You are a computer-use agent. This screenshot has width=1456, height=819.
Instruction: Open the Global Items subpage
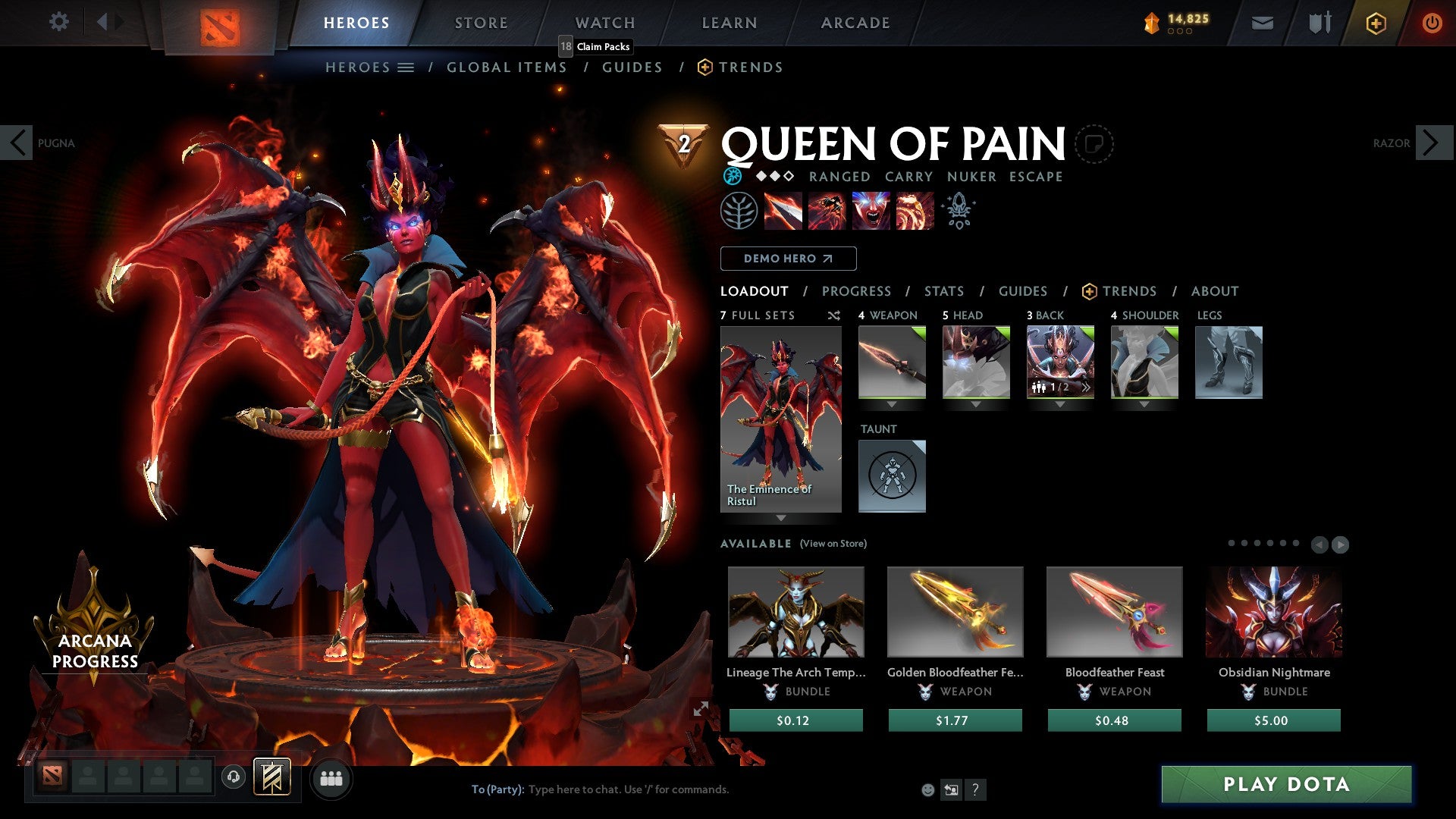[507, 67]
